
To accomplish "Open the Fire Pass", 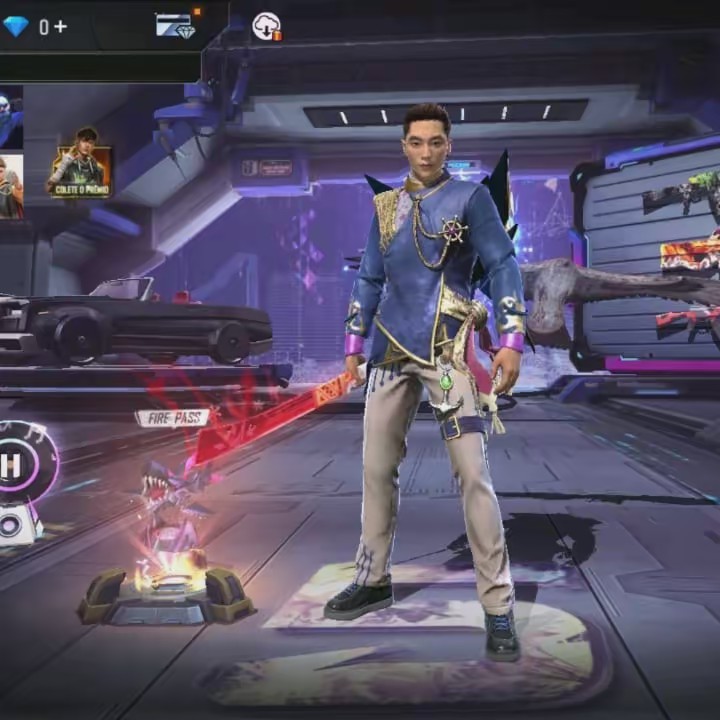I will point(172,418).
